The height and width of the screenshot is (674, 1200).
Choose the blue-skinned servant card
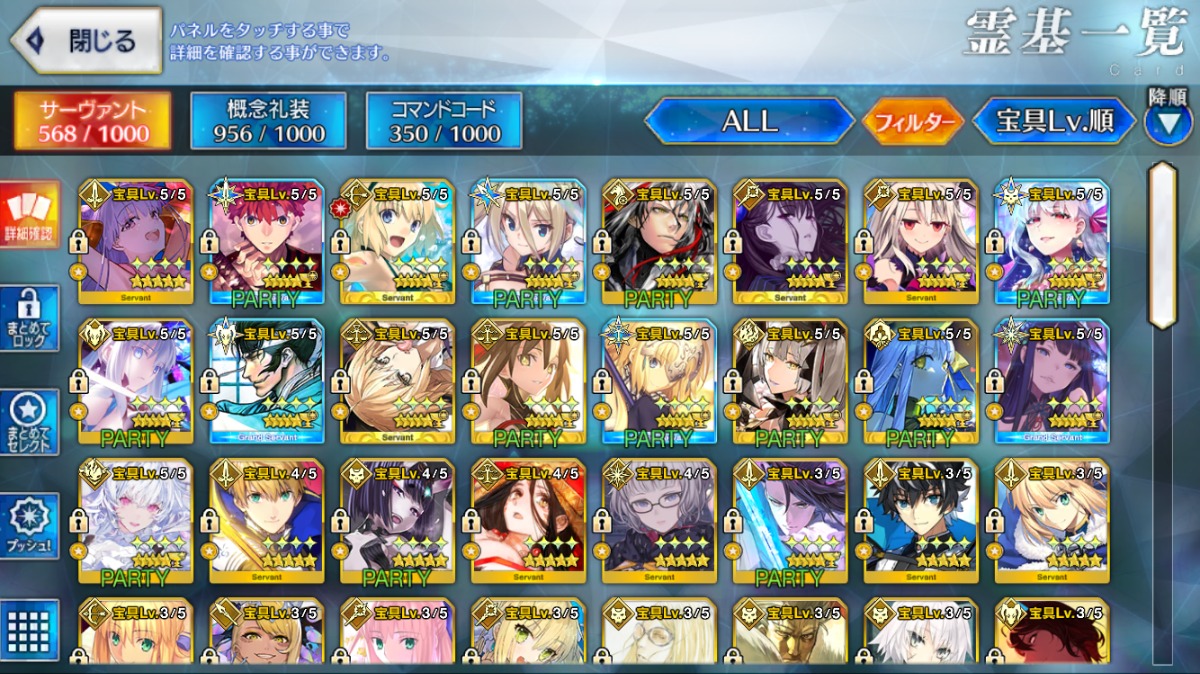(918, 381)
